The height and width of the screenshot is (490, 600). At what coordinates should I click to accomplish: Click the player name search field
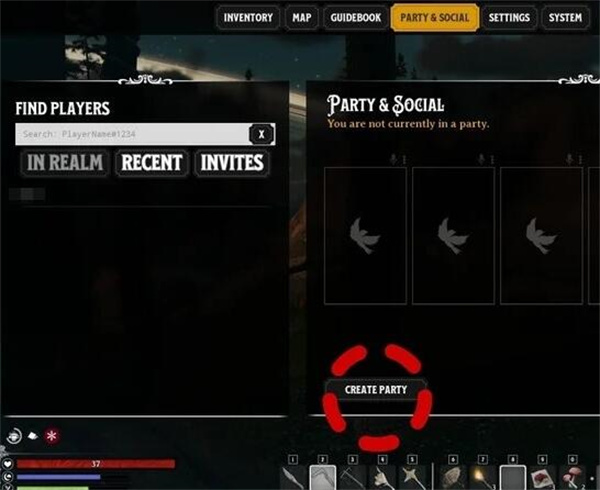[x=130, y=134]
